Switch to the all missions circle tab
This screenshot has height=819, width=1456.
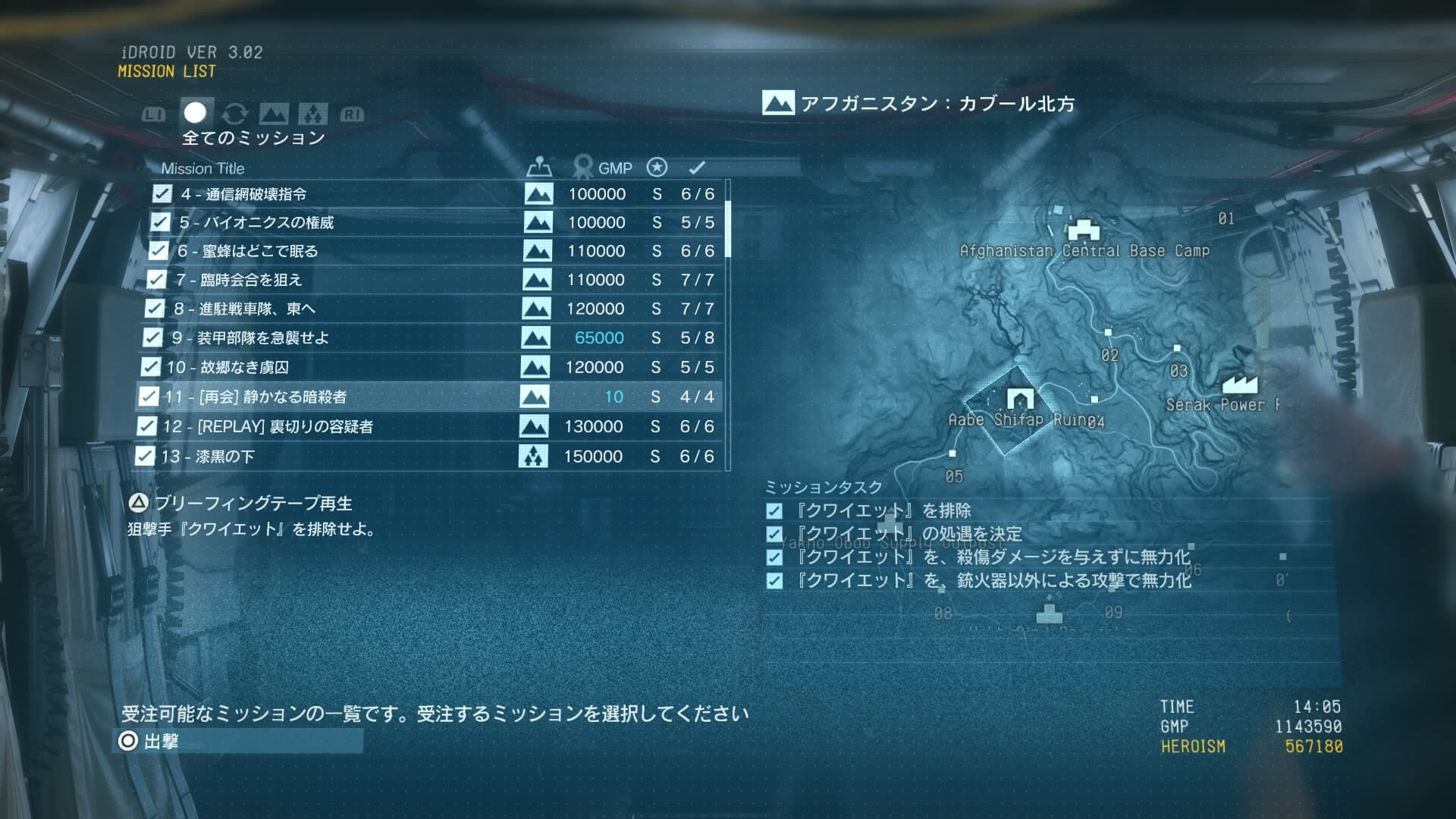click(x=196, y=113)
